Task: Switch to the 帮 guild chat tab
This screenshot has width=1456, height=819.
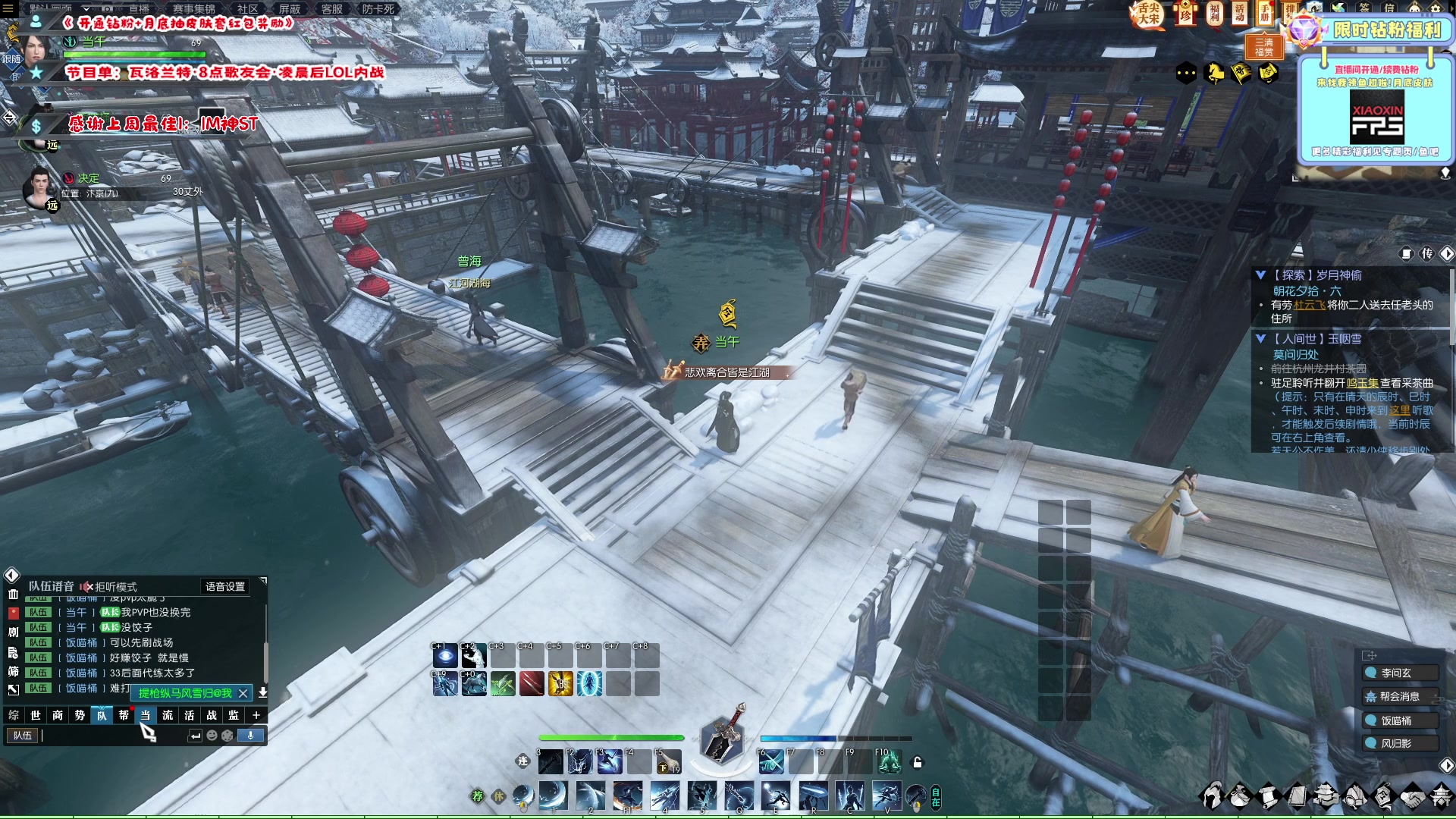Action: [x=124, y=715]
